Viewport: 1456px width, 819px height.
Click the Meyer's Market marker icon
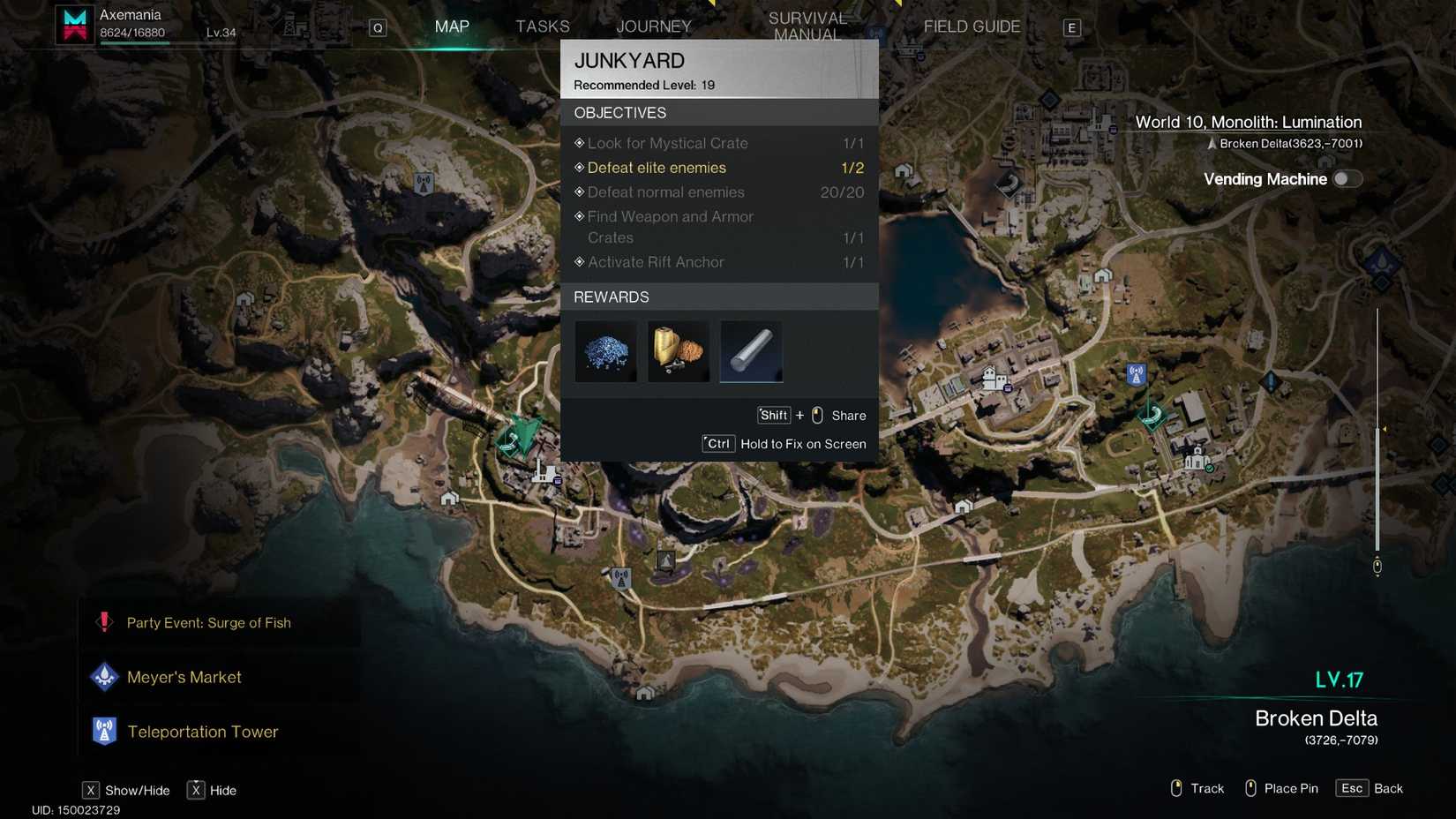[x=104, y=676]
